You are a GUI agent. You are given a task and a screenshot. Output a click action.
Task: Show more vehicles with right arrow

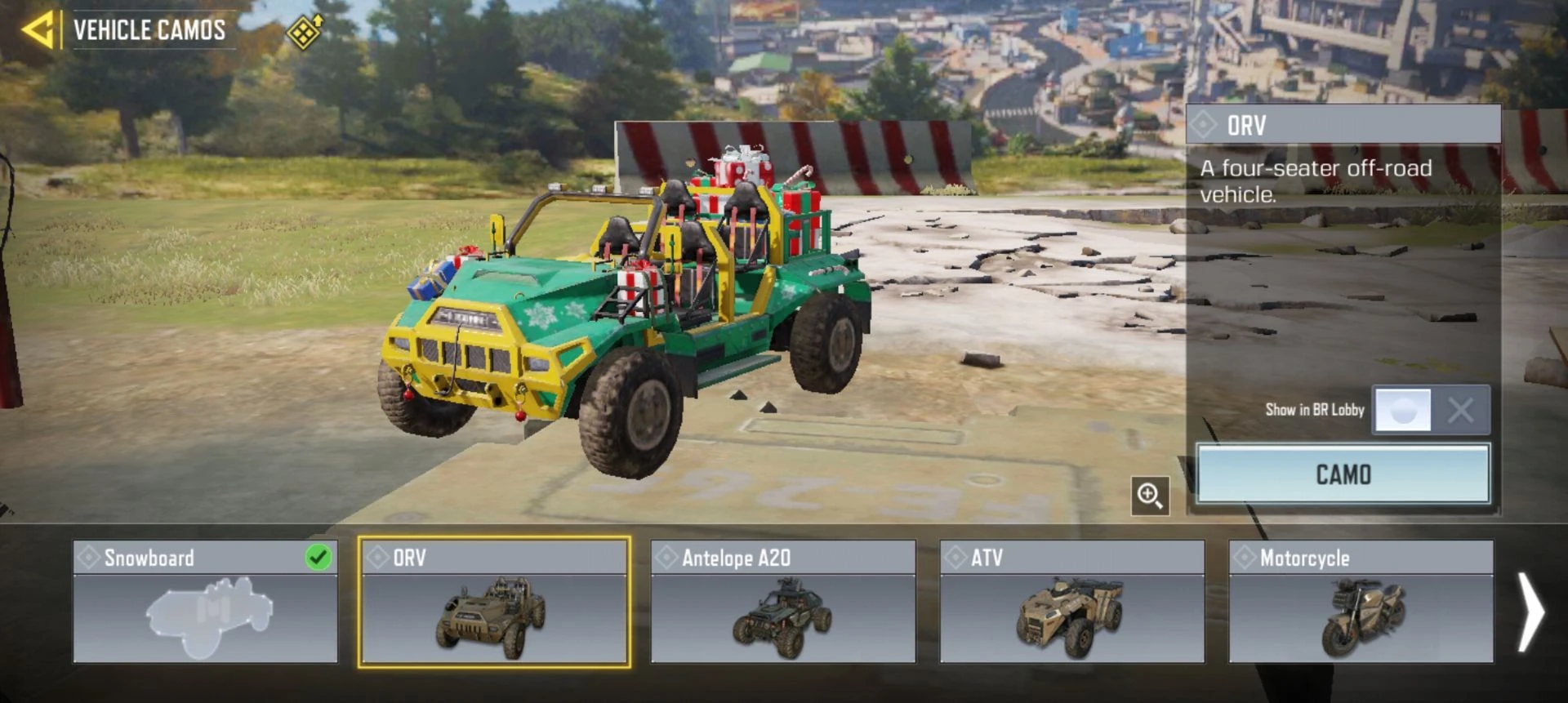click(x=1530, y=612)
